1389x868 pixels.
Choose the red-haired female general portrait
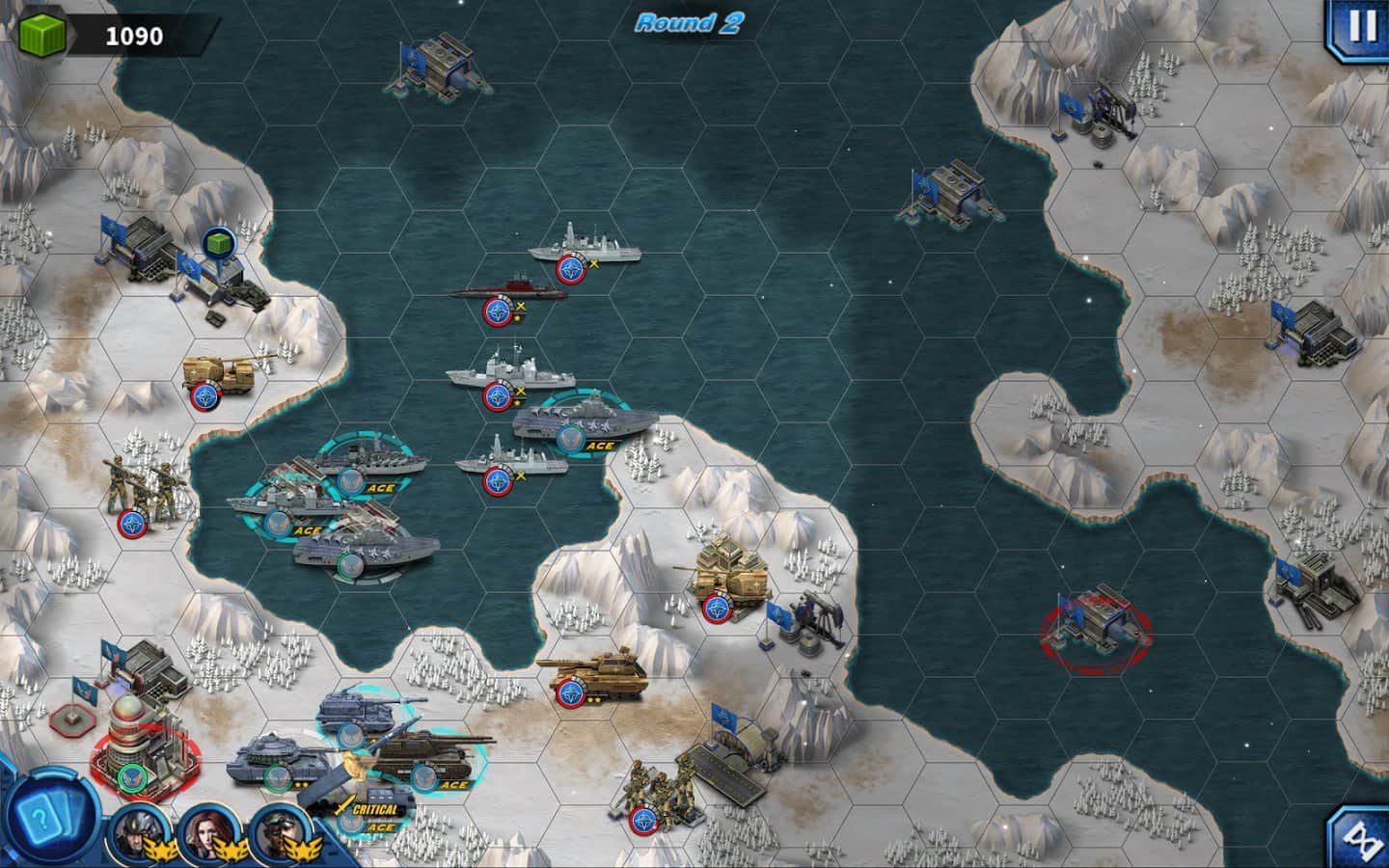pos(204,829)
